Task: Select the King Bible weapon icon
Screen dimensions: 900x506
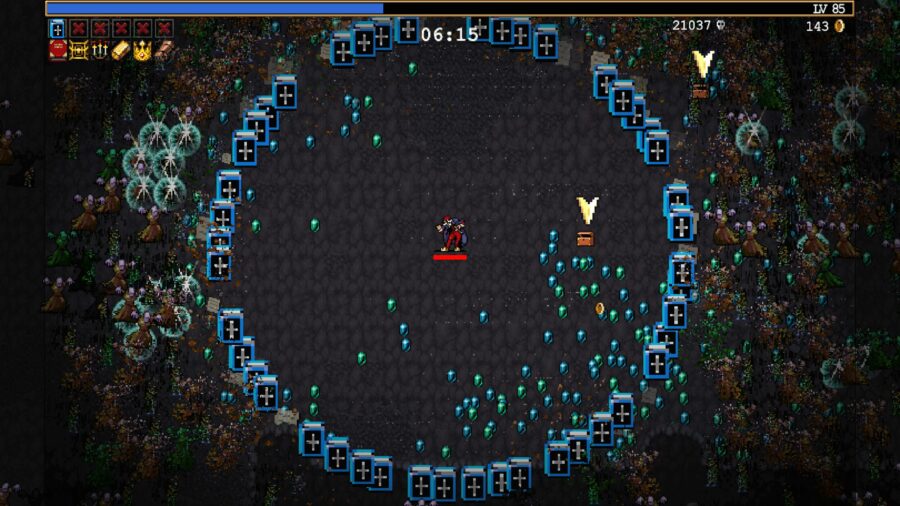Action: tap(57, 28)
